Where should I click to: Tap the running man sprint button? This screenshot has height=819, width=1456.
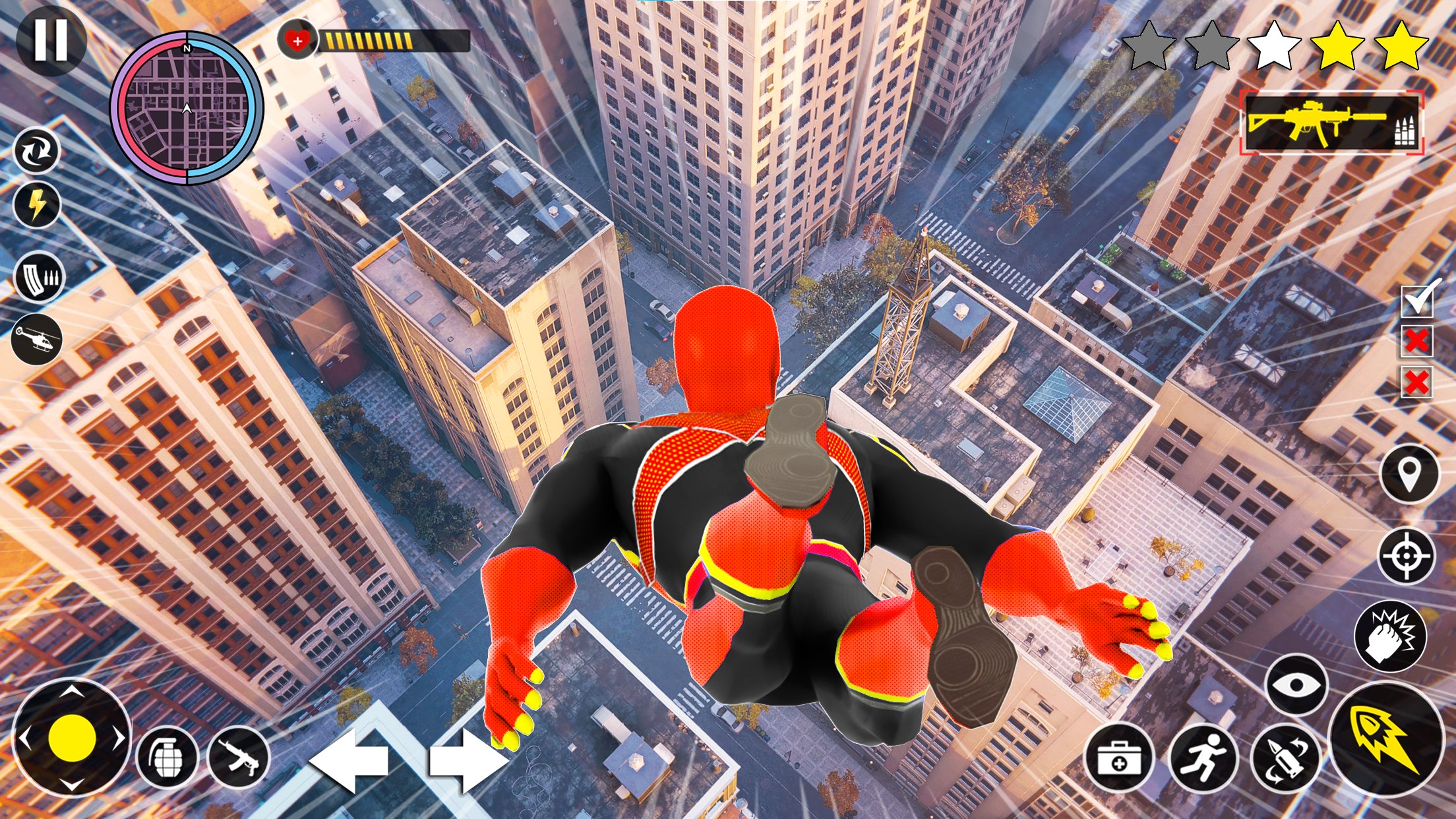tap(1202, 760)
